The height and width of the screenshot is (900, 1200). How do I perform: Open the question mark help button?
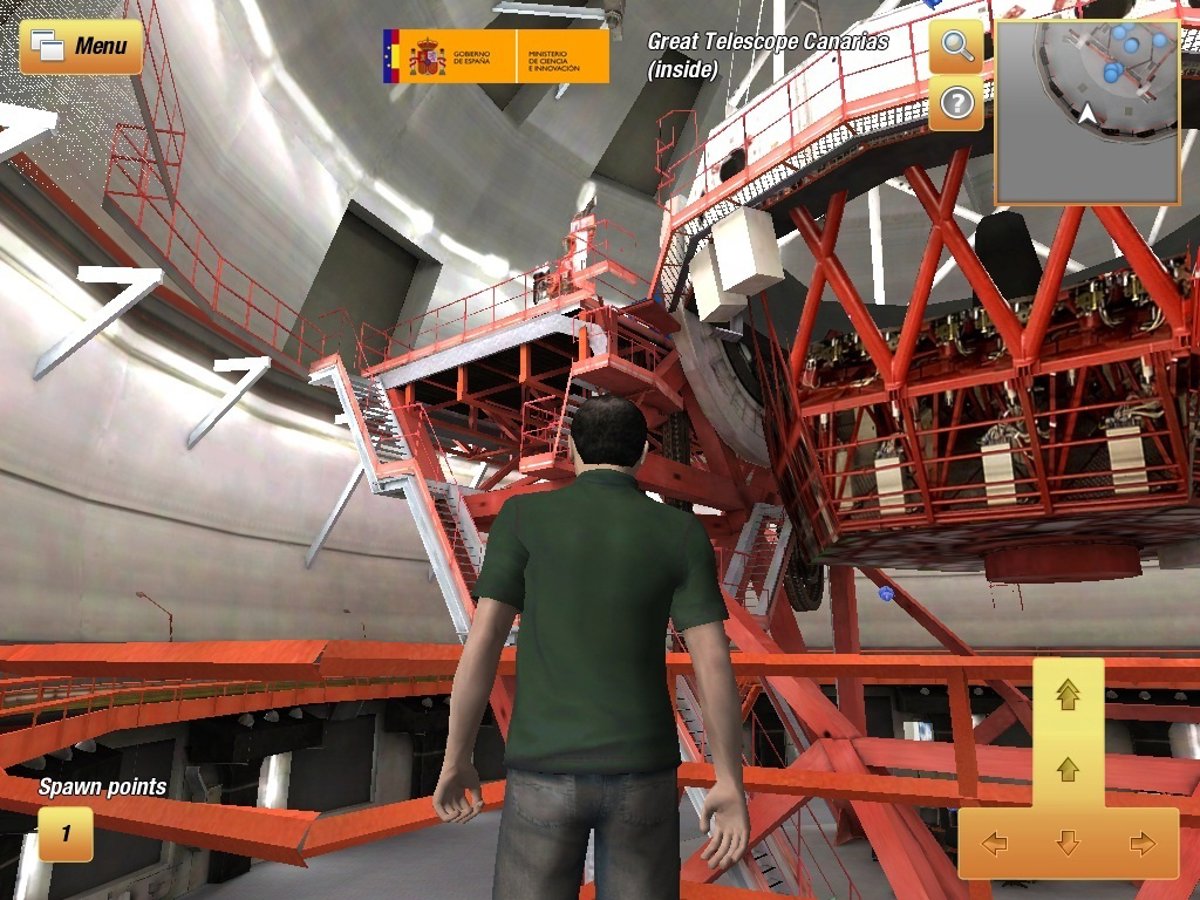pos(956,103)
